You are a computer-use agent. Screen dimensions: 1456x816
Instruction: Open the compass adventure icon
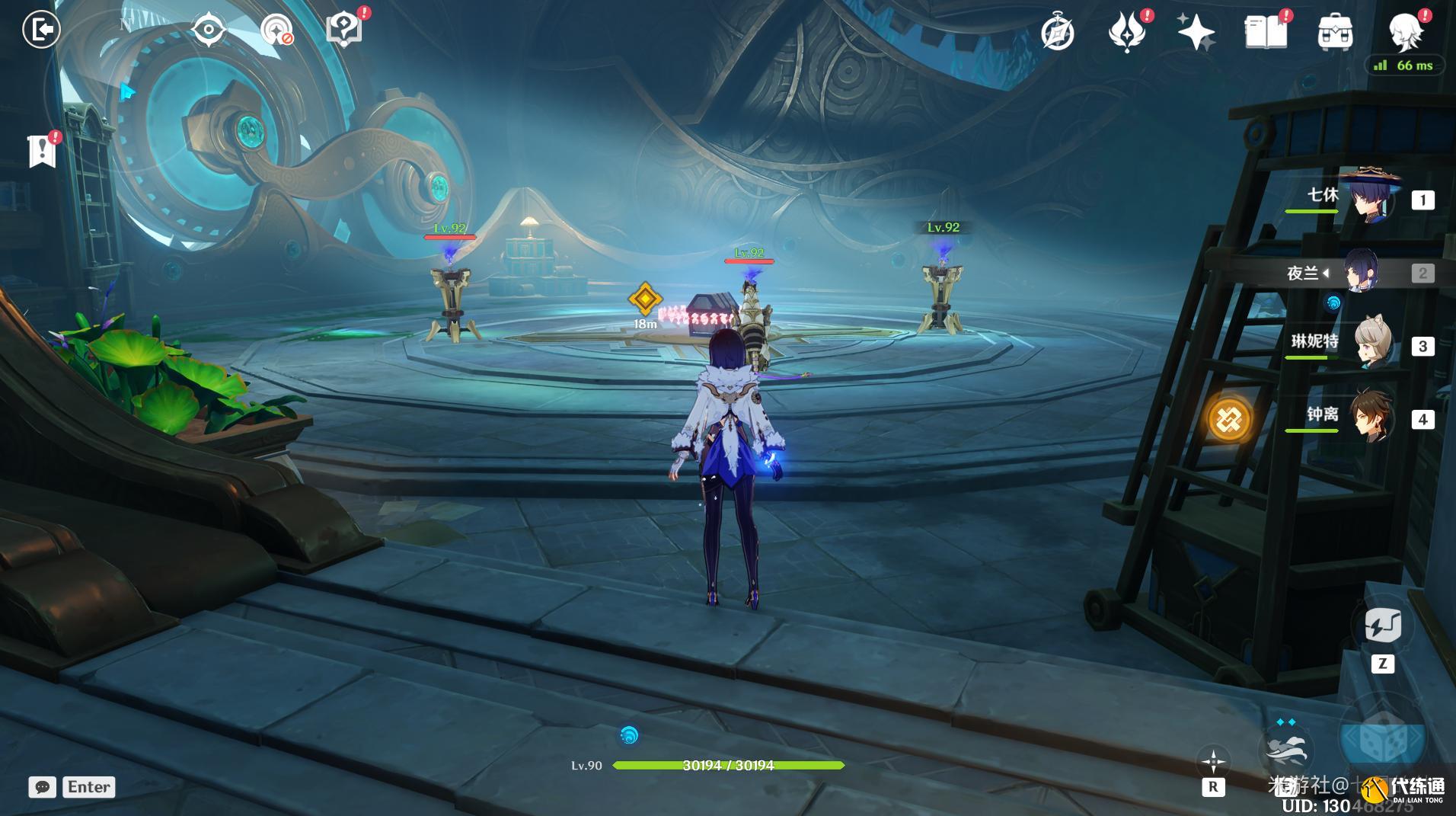[1058, 34]
